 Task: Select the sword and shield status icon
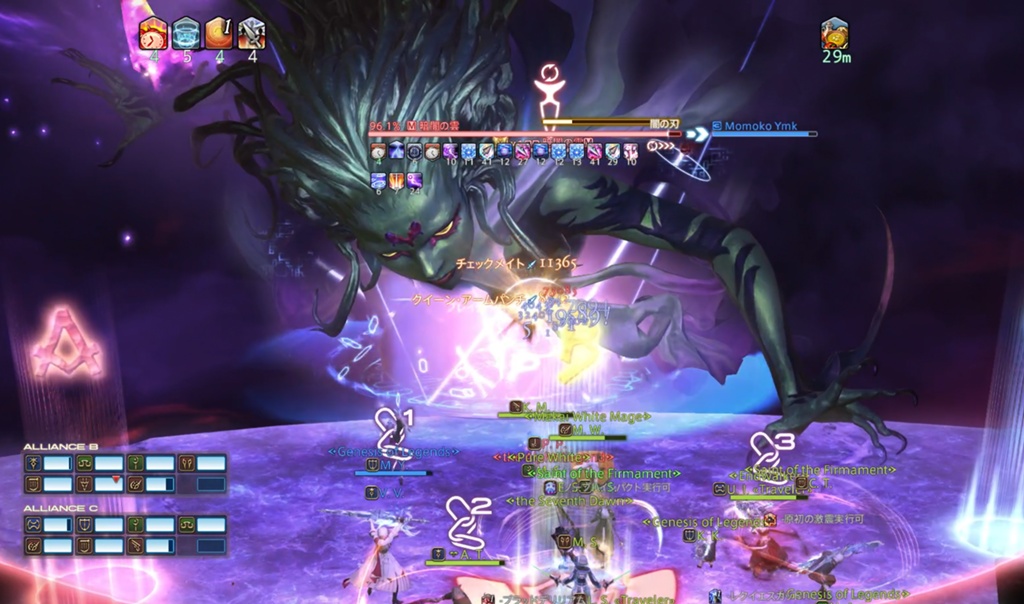coord(251,33)
